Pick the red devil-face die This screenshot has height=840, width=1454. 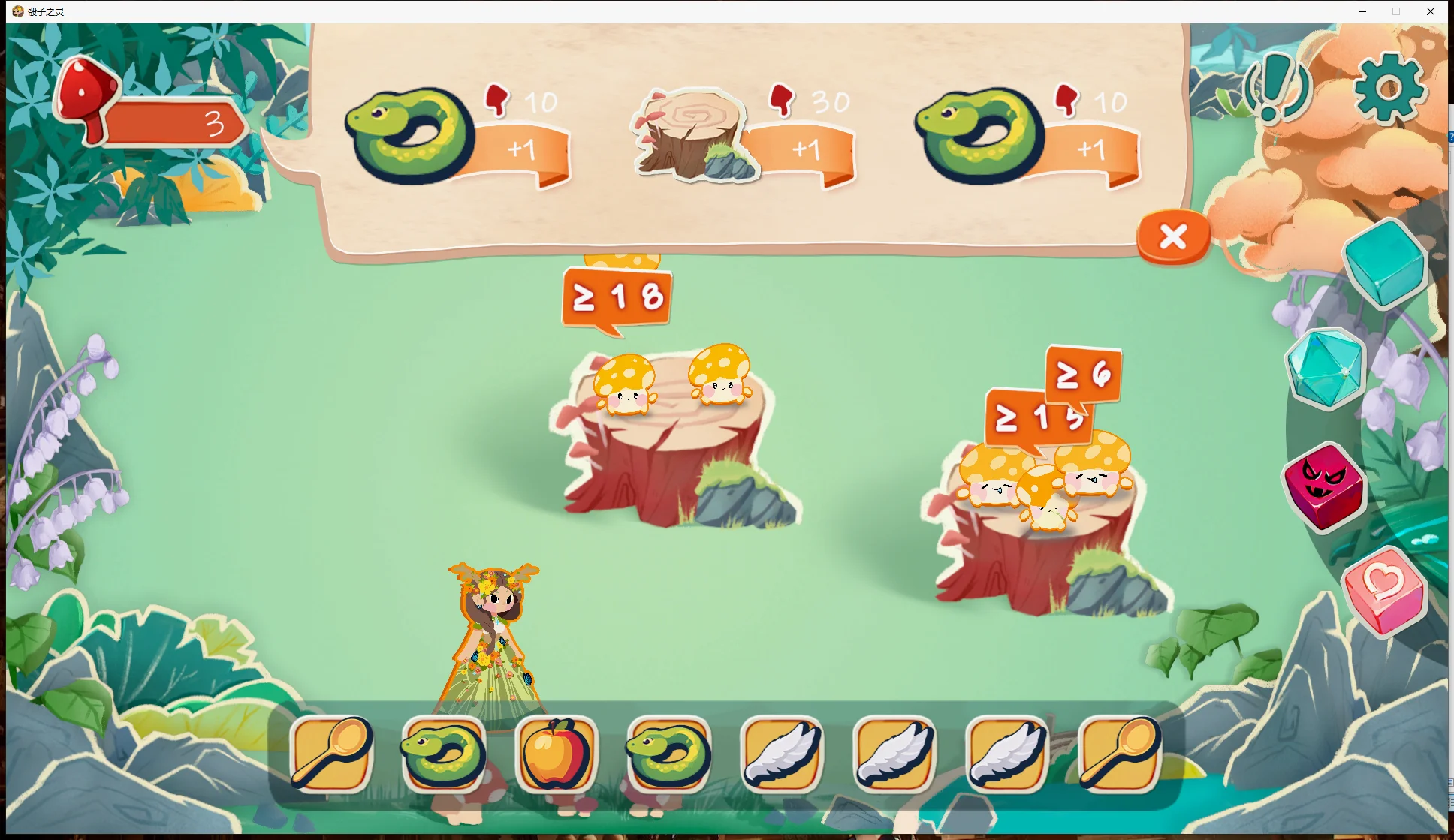tap(1325, 486)
